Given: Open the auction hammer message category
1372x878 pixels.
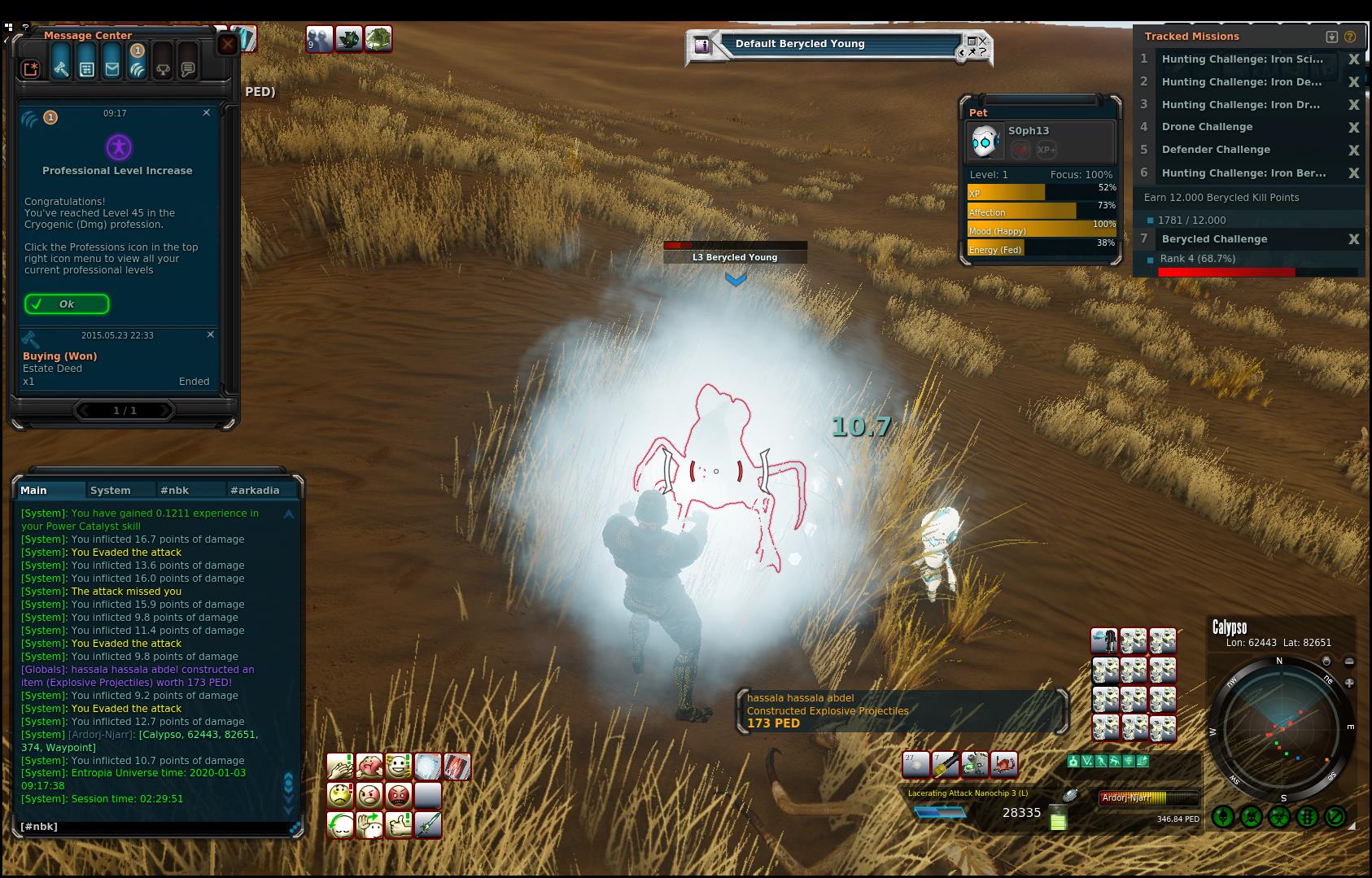Looking at the screenshot, I should coord(61,69).
